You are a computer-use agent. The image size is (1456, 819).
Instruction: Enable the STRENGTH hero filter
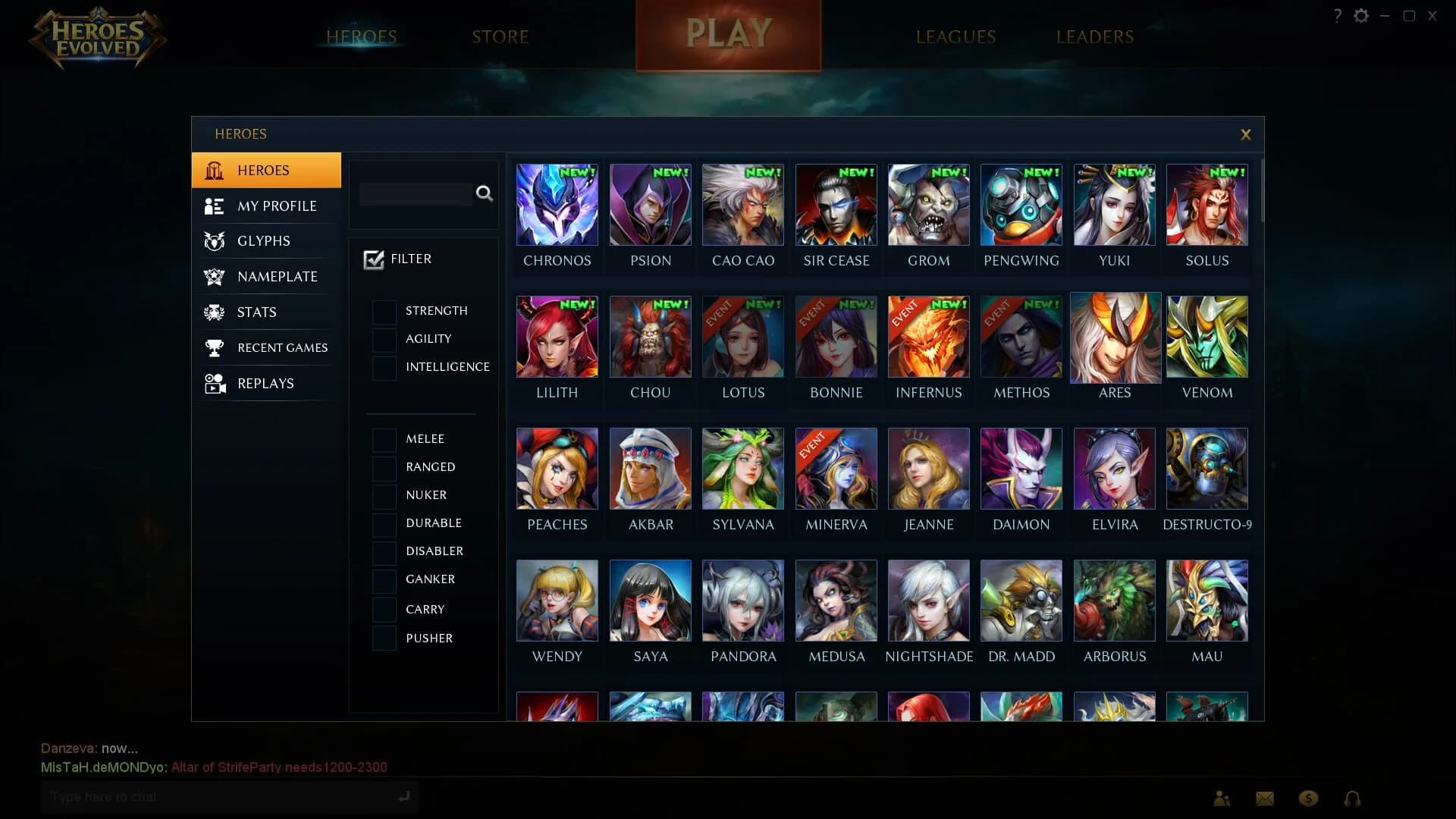(384, 311)
